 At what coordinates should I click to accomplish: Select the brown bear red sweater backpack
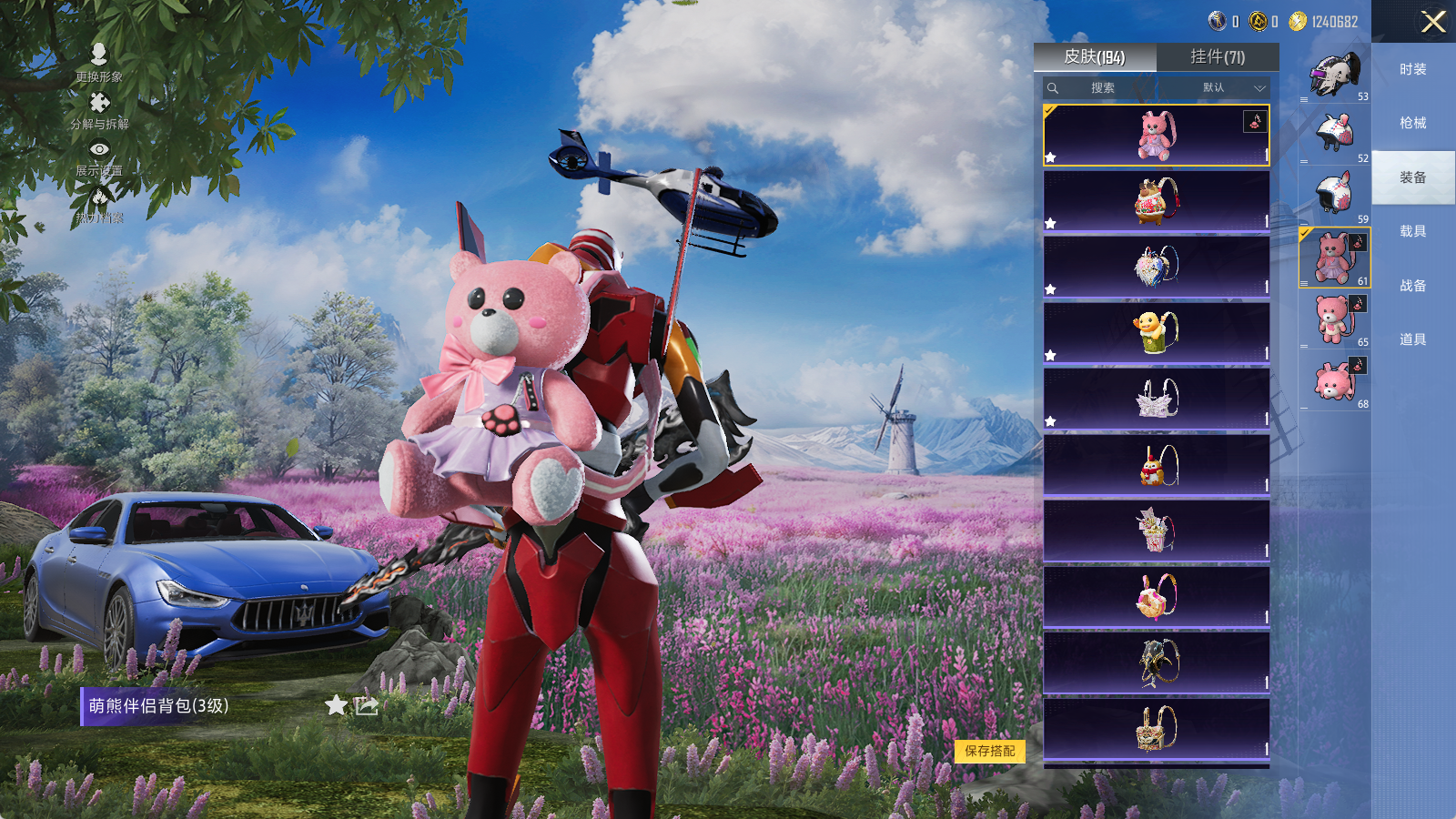click(x=1156, y=200)
